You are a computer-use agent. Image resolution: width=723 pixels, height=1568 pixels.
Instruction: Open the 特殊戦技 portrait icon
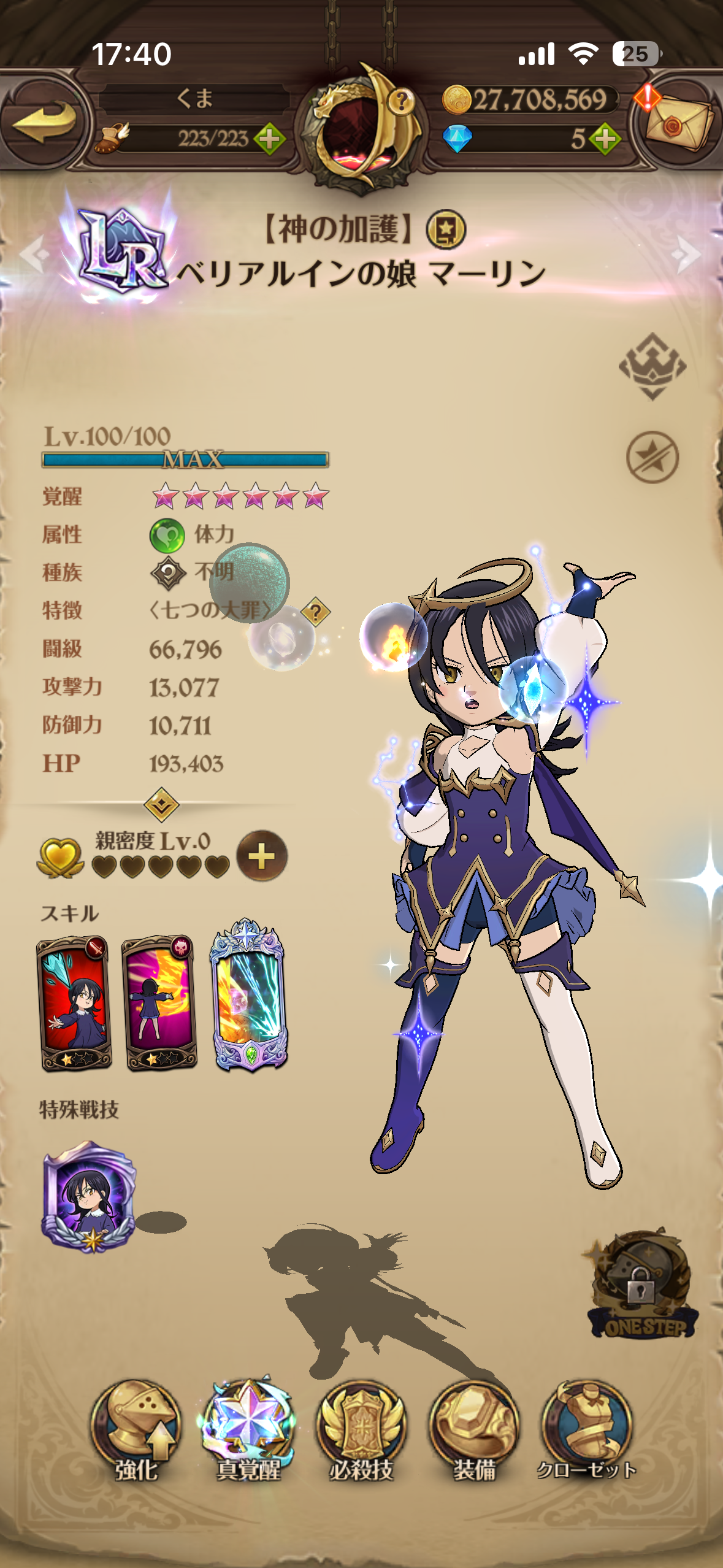(89, 1197)
